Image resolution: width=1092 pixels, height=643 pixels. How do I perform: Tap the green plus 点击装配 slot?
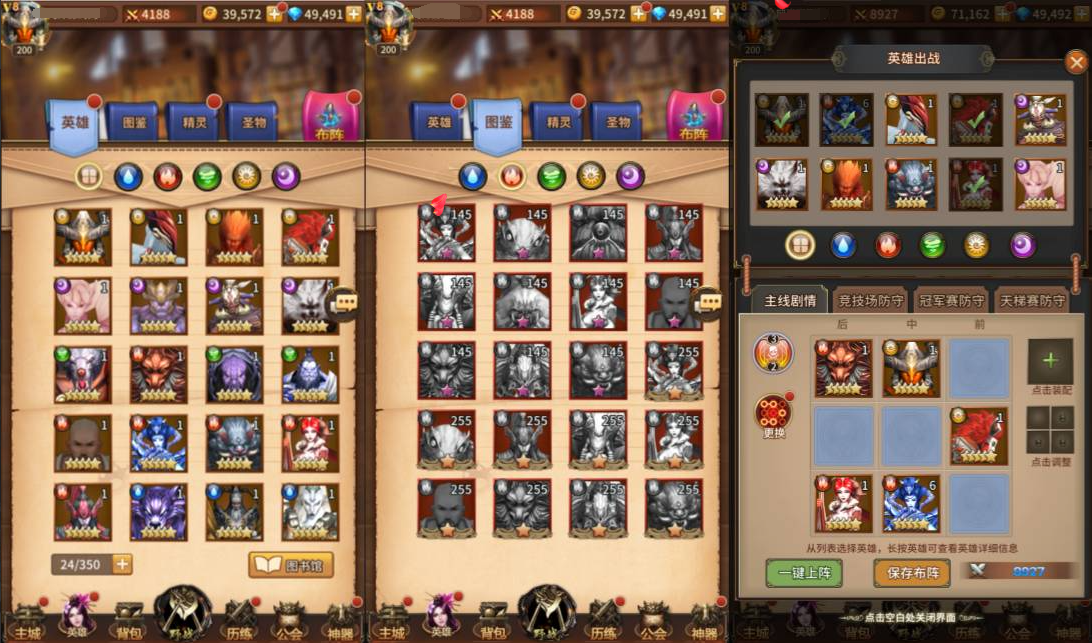pos(1050,361)
